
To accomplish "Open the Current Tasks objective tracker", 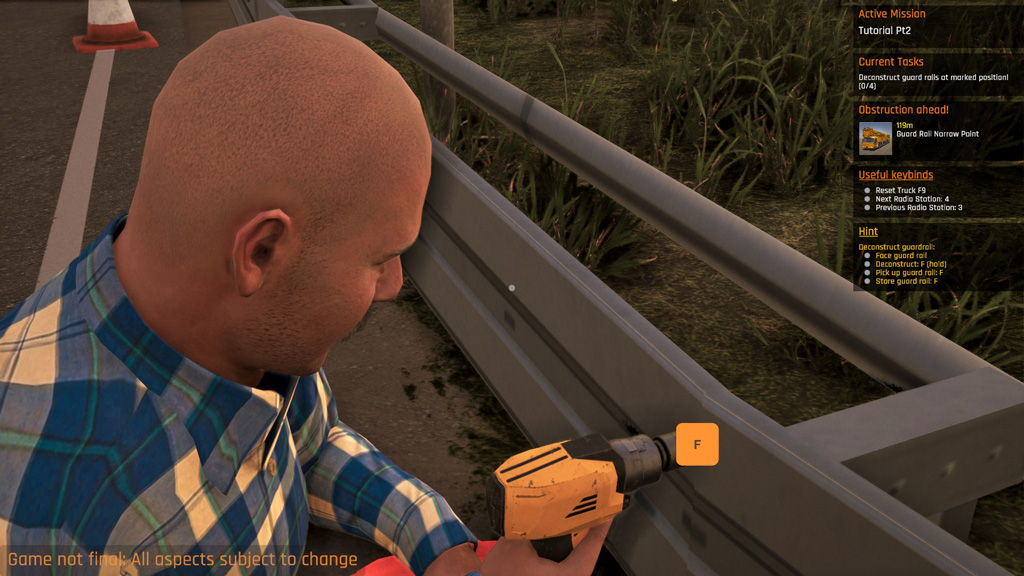I will pos(891,62).
